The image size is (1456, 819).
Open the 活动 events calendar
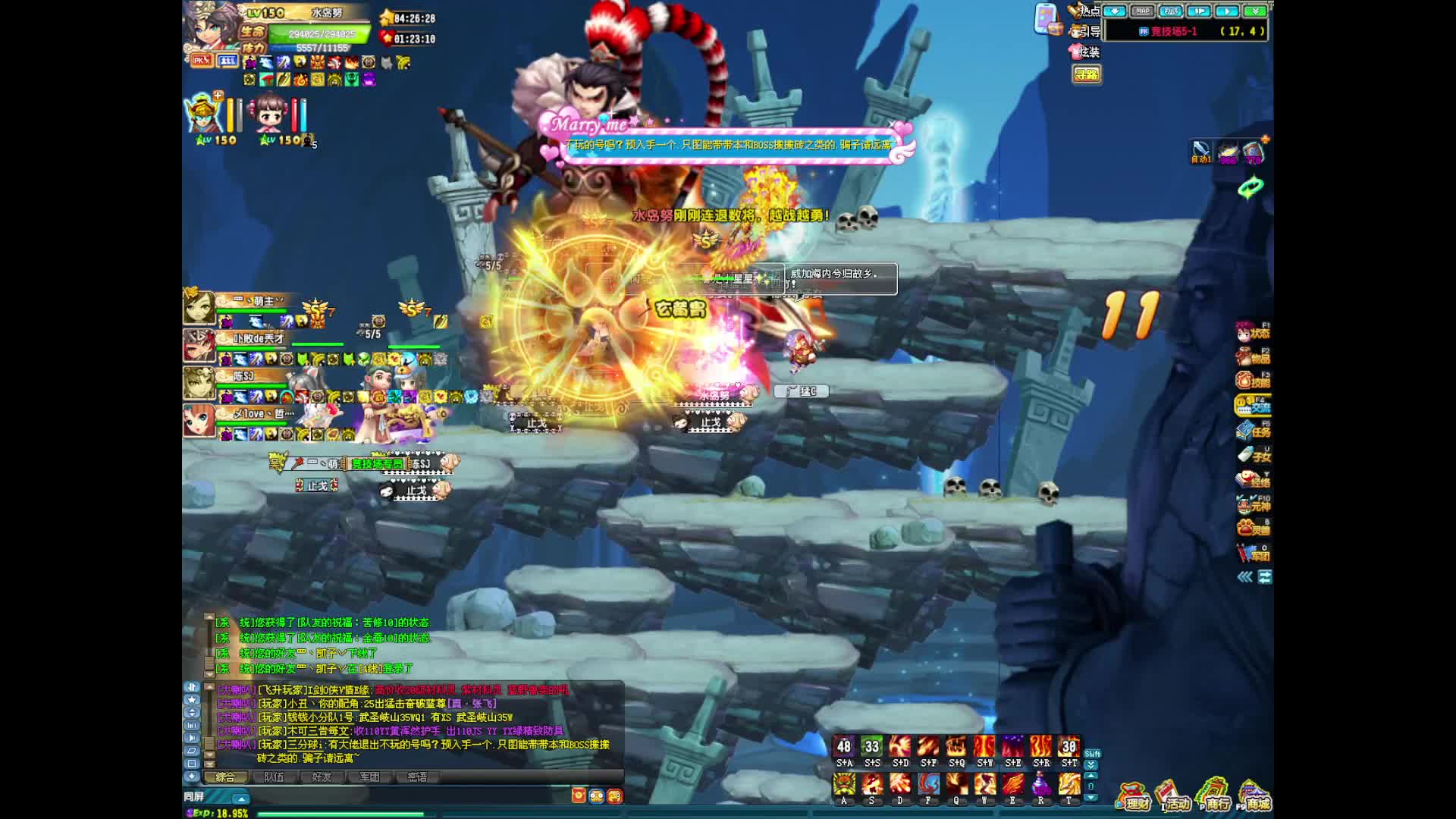coord(1172,797)
